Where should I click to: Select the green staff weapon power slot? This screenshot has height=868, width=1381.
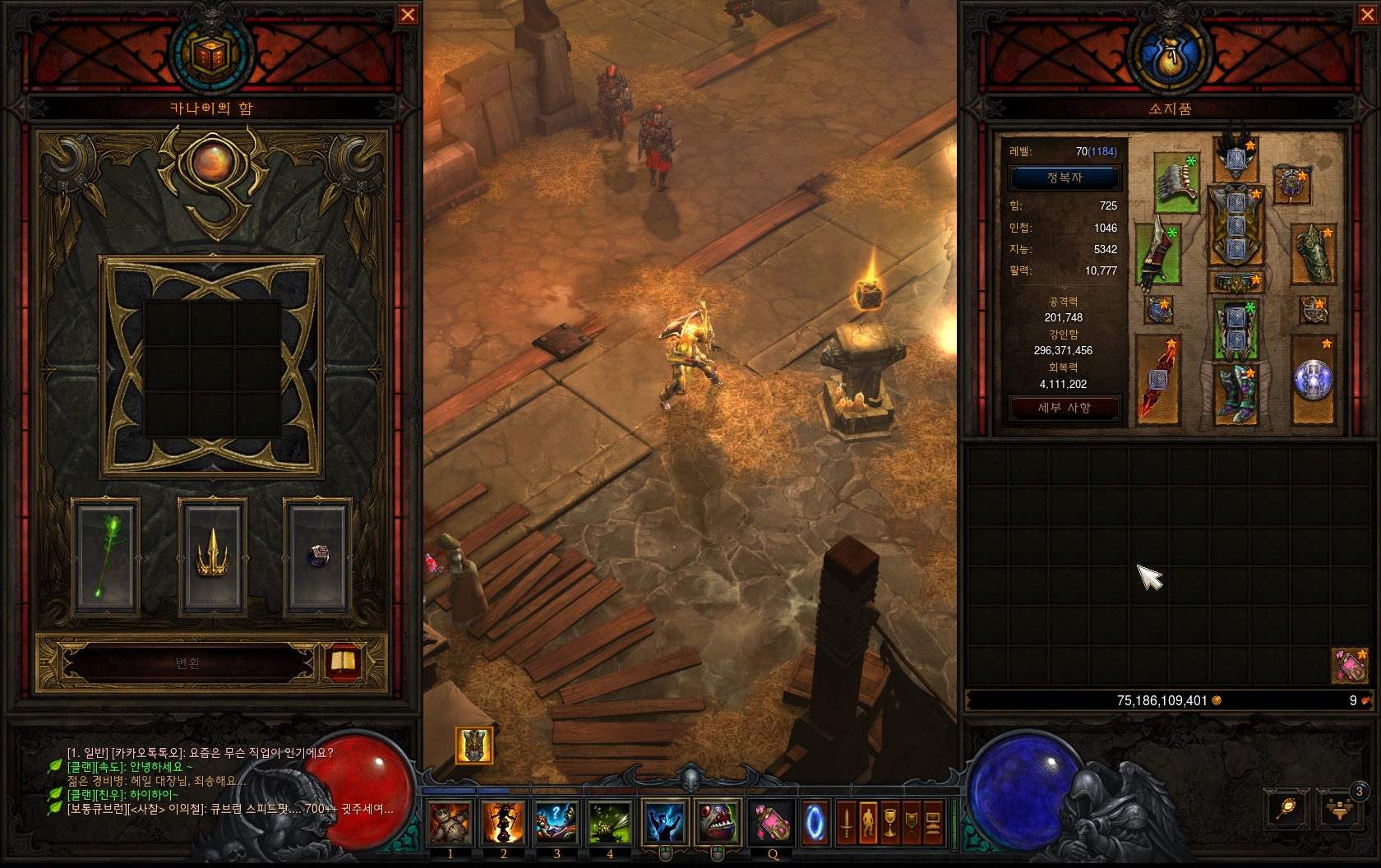tap(106, 557)
